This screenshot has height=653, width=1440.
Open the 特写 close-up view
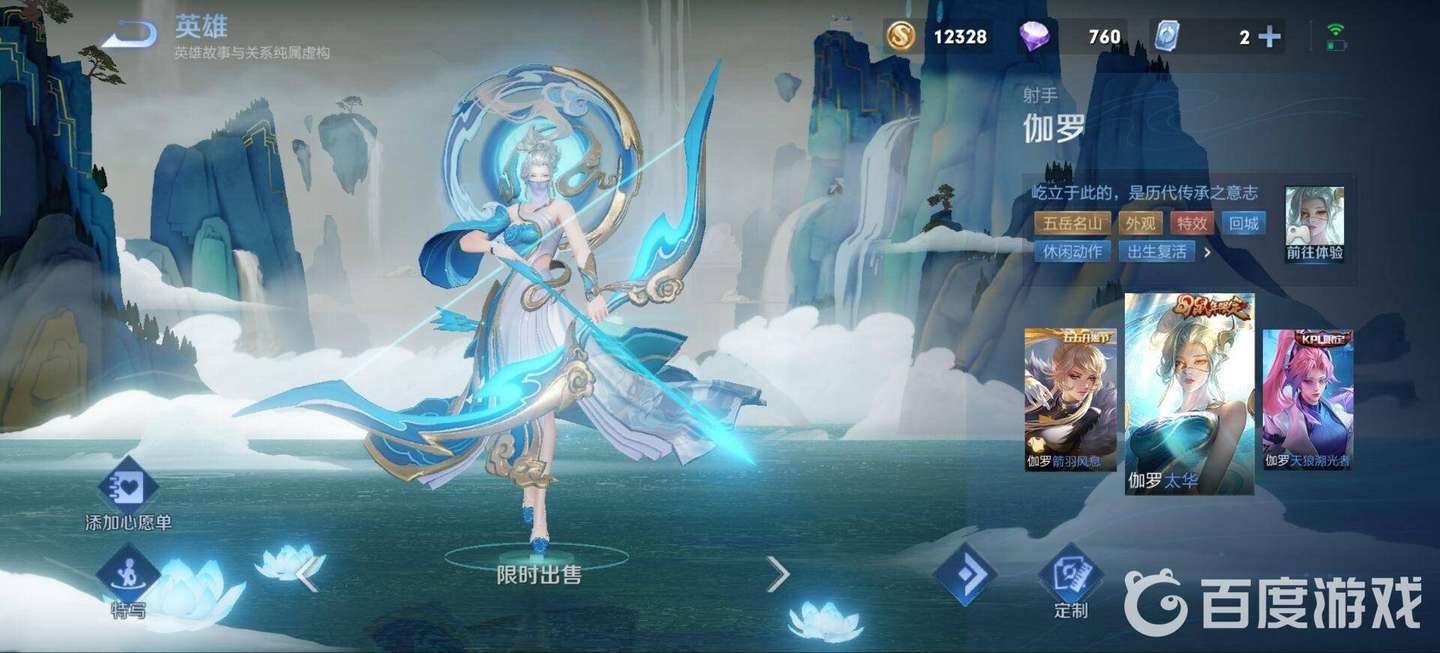[x=128, y=580]
